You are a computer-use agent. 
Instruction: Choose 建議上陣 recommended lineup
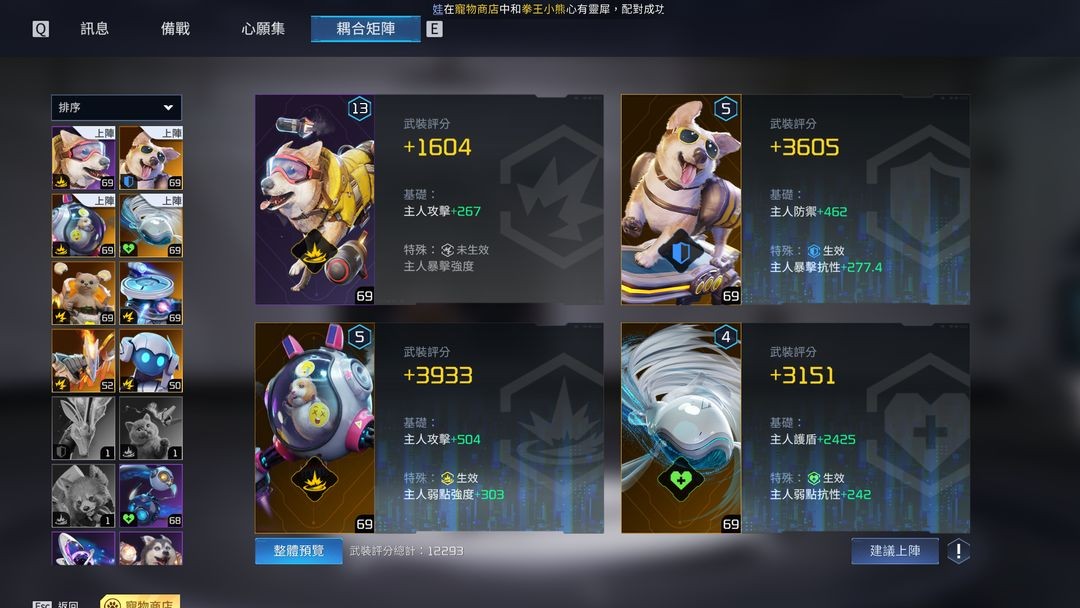tap(895, 551)
